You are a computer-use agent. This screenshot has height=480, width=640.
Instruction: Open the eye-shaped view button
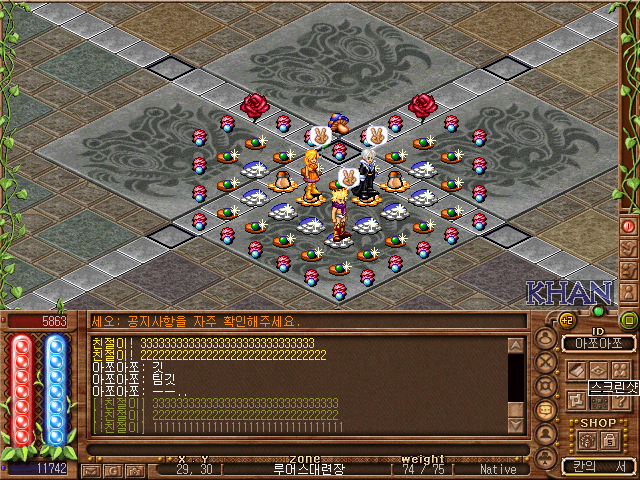pyautogui.click(x=599, y=370)
